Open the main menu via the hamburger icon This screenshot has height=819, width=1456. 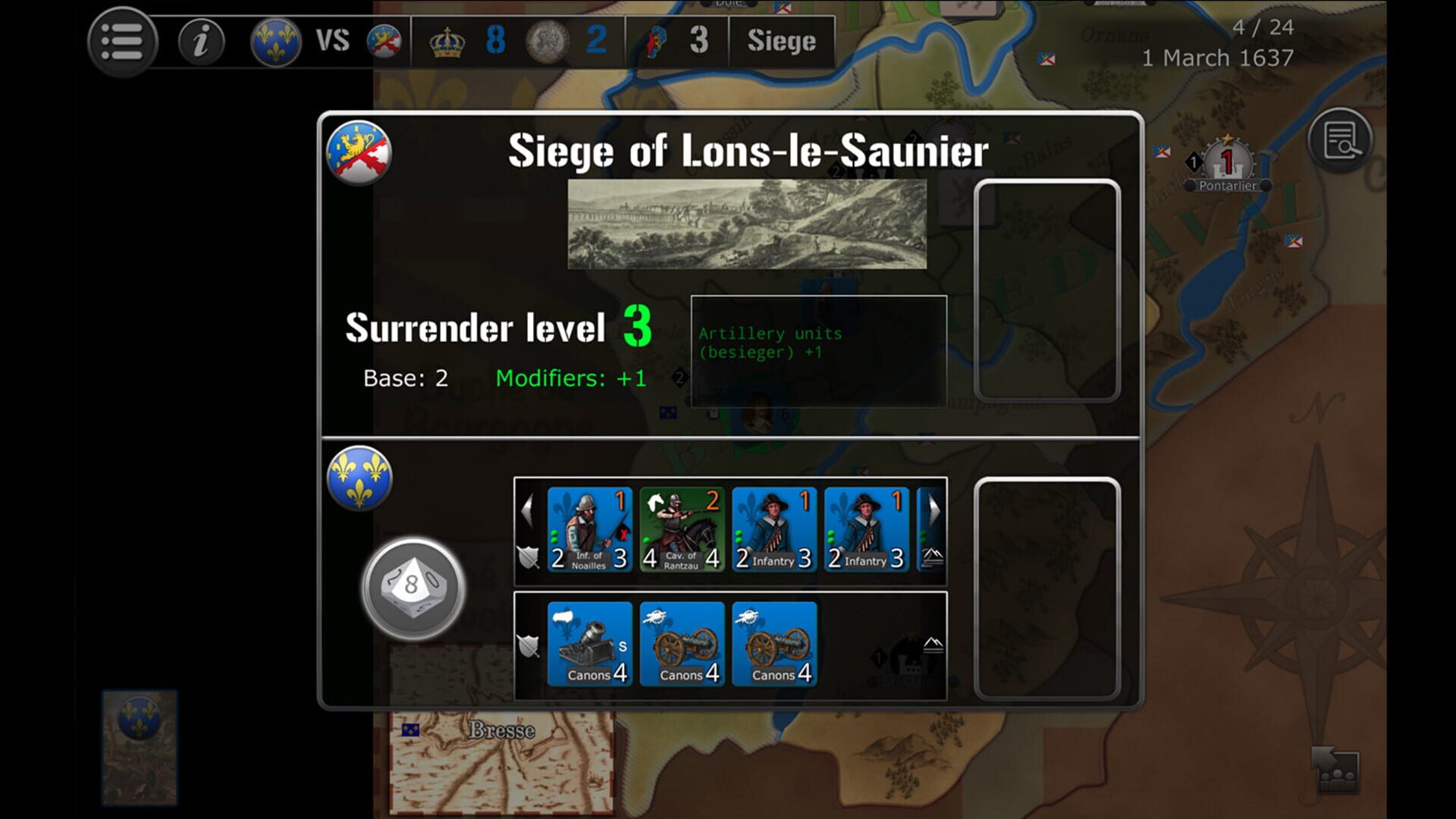[x=121, y=42]
